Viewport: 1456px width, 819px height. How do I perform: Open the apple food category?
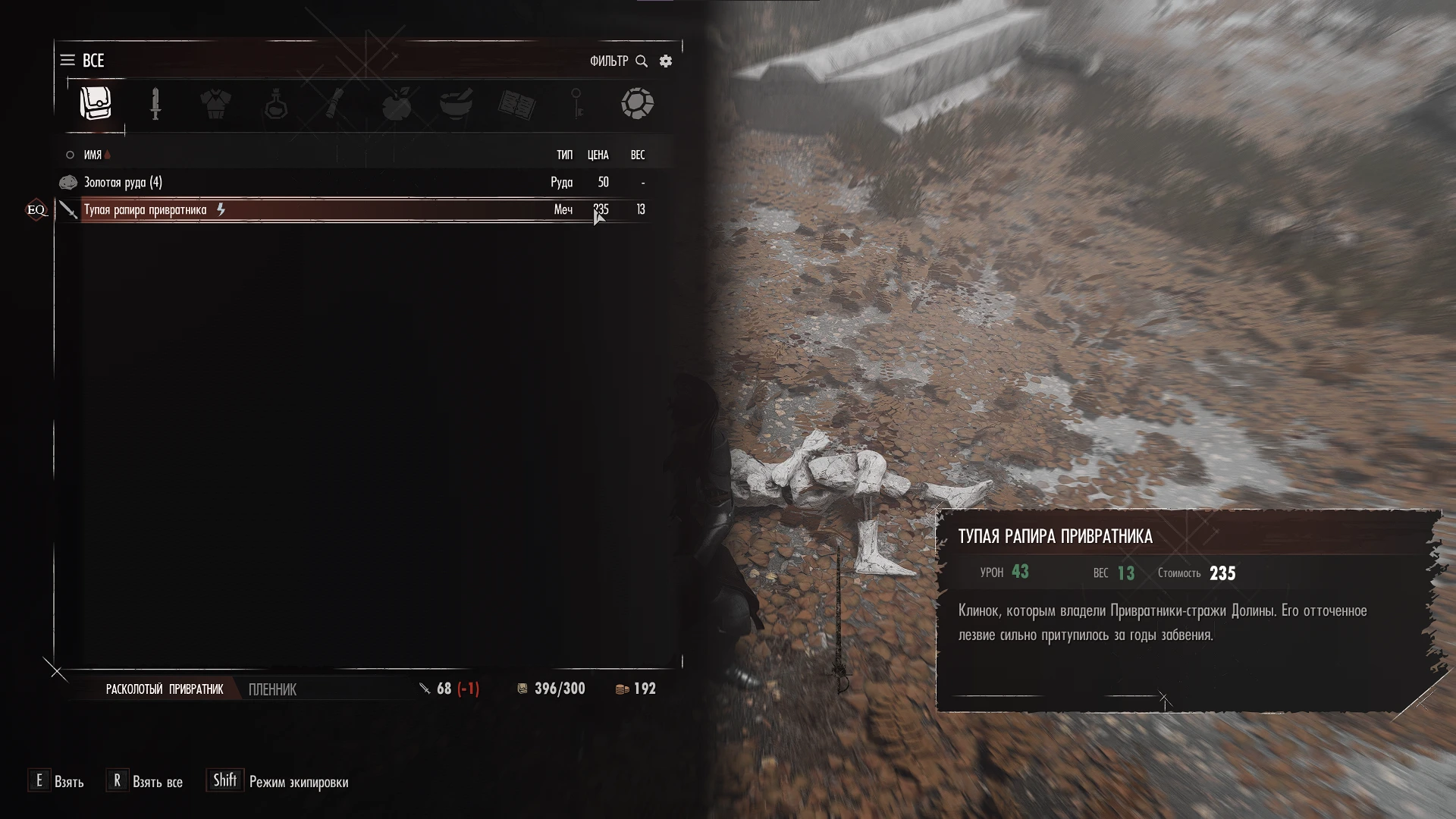[397, 103]
